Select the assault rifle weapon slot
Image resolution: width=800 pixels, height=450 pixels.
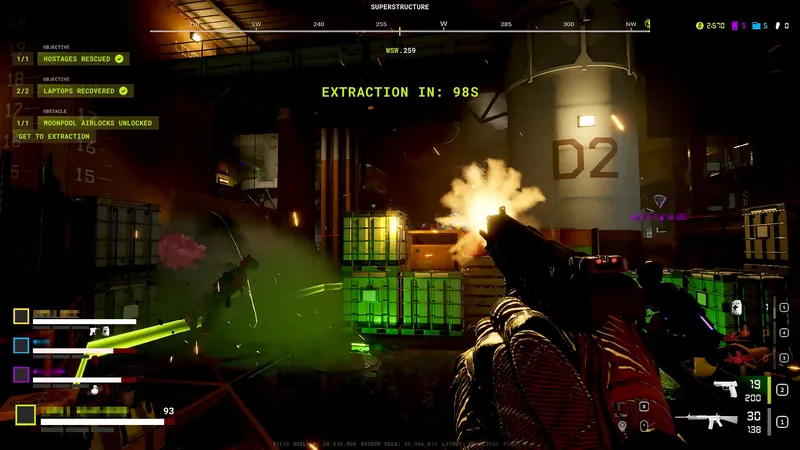708,420
